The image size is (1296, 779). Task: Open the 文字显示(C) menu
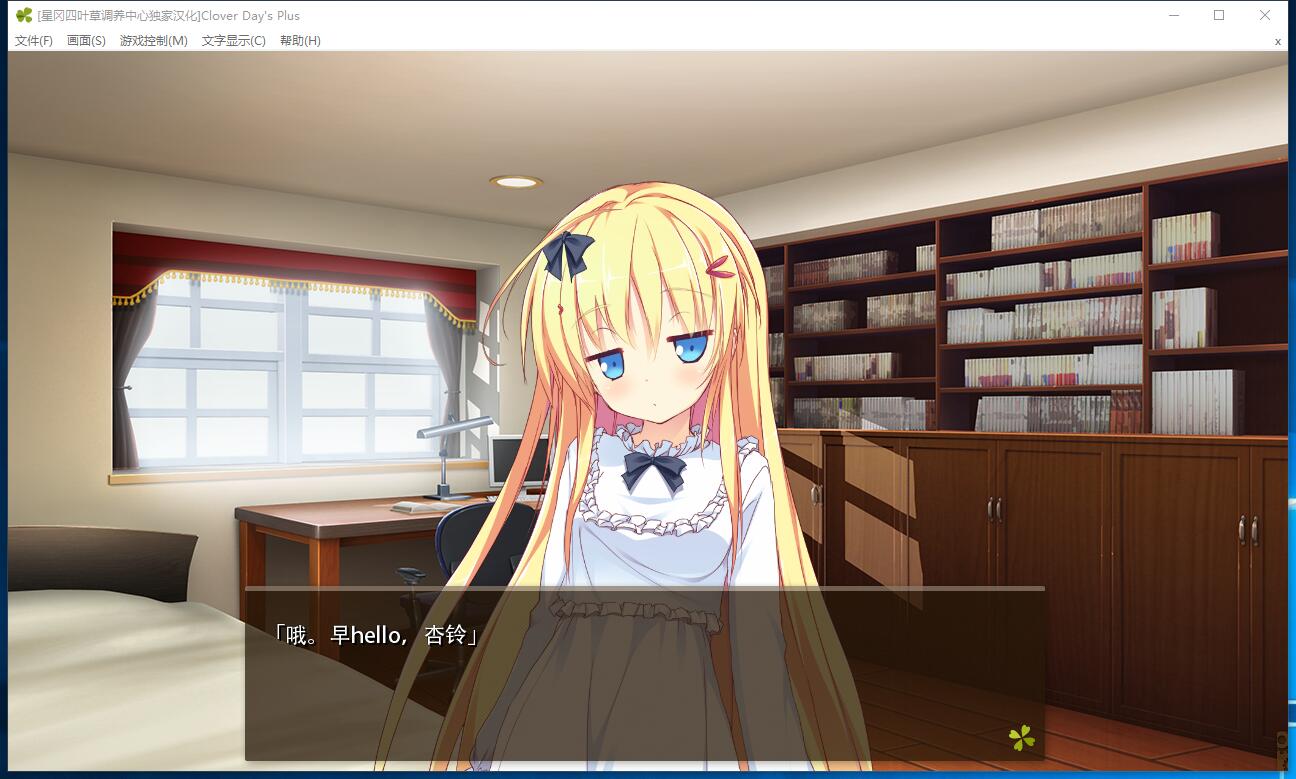[x=233, y=41]
